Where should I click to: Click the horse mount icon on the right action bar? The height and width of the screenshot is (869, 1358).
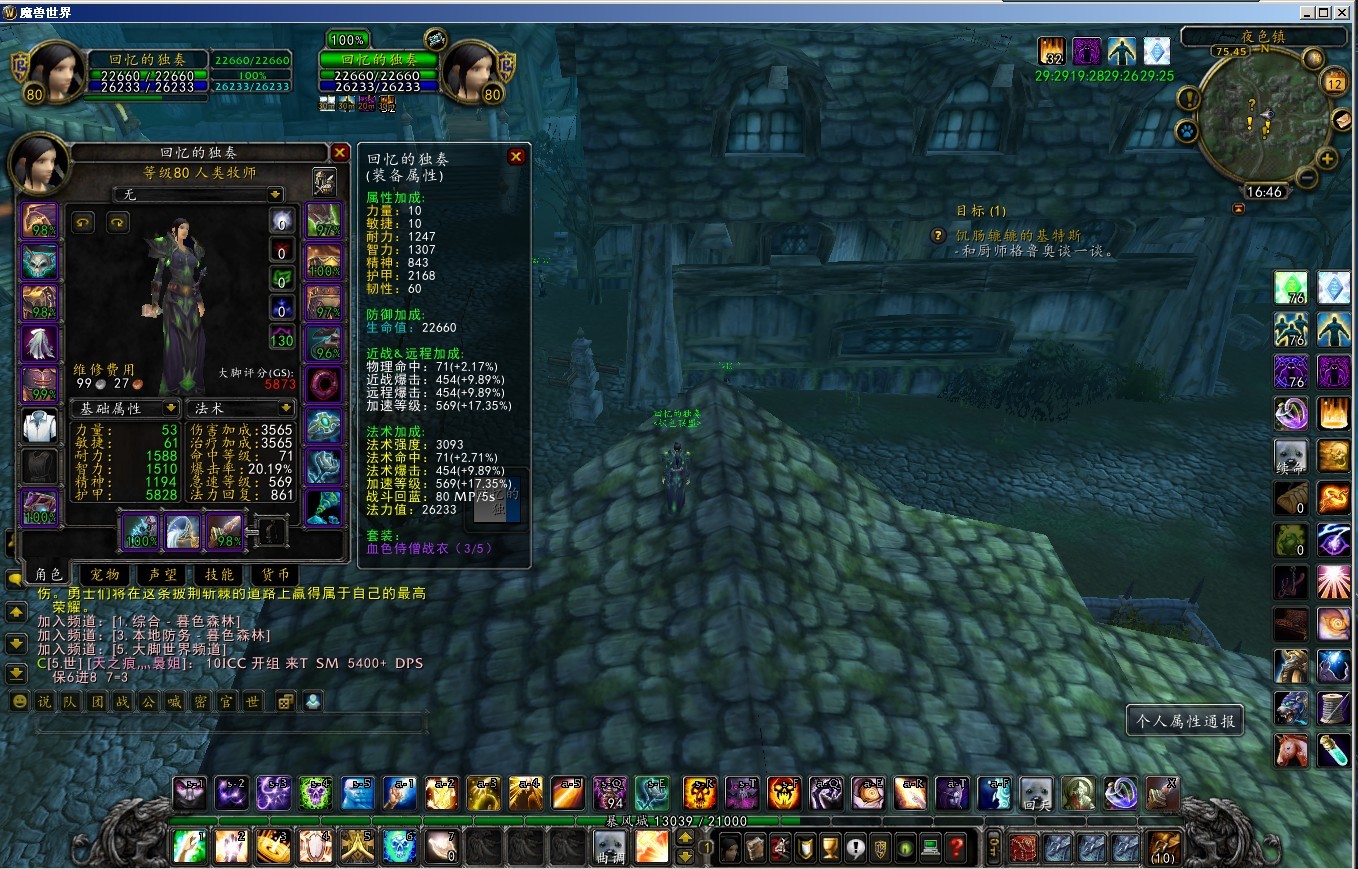[x=1290, y=750]
